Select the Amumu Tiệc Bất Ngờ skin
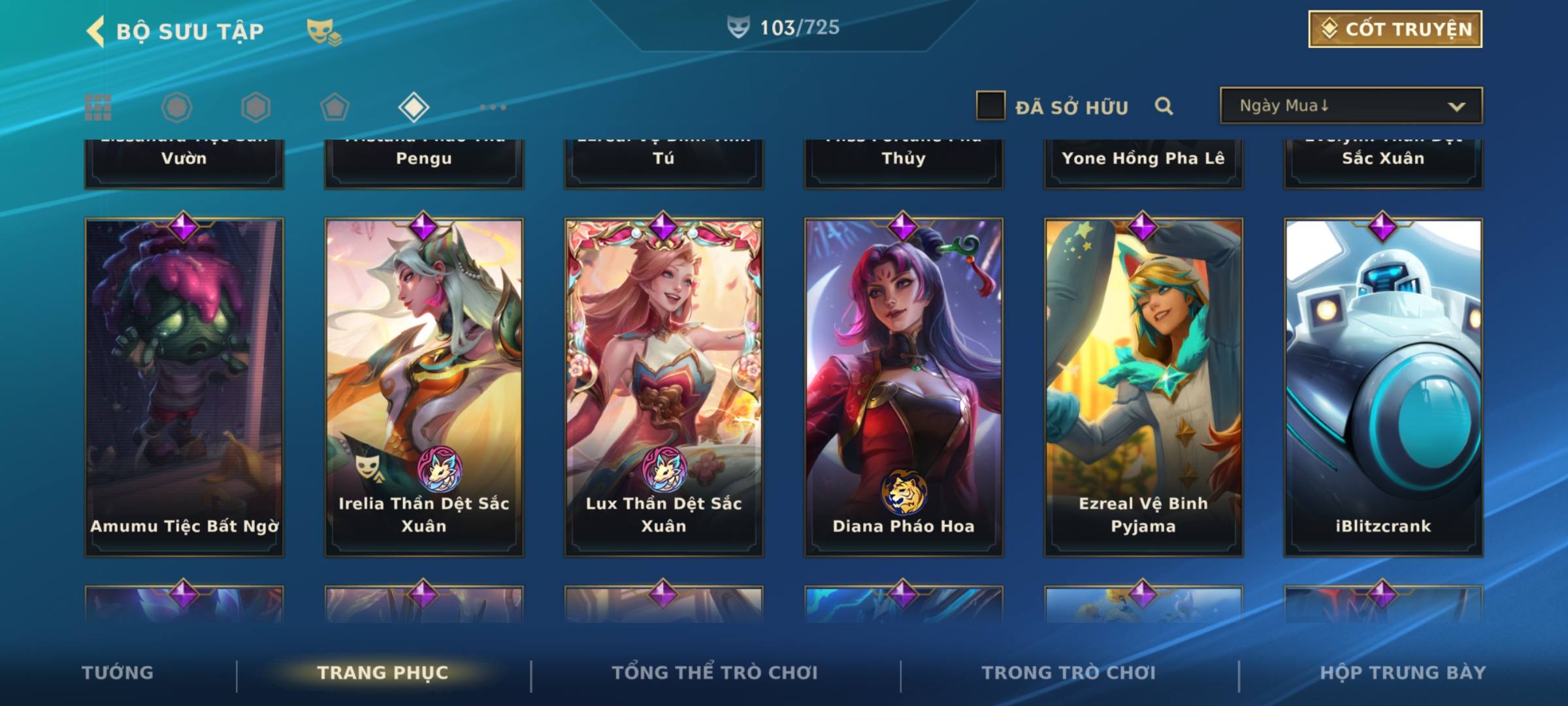 [x=184, y=387]
